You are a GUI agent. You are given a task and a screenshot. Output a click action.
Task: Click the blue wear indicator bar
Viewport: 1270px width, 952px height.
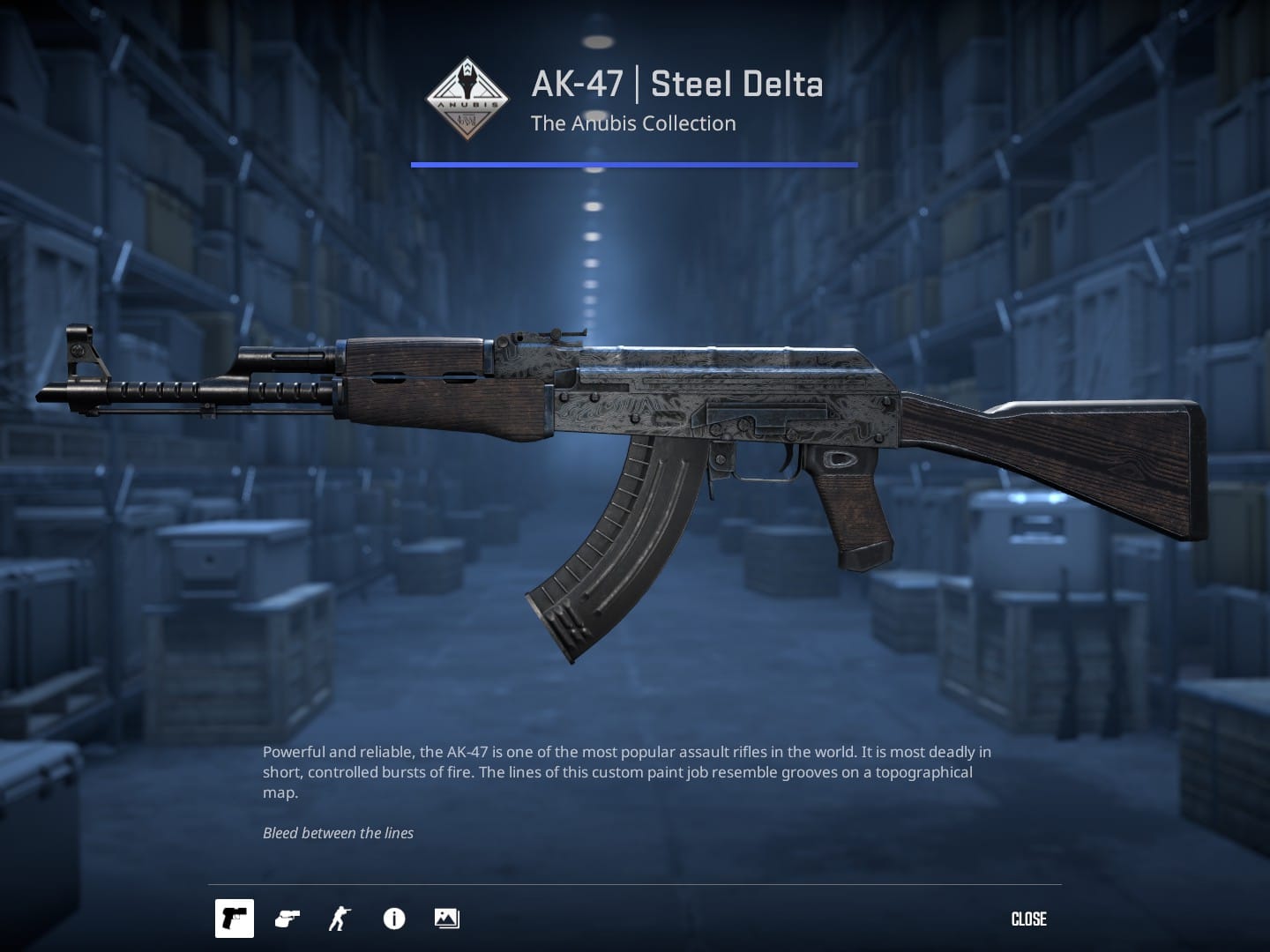pyautogui.click(x=633, y=163)
